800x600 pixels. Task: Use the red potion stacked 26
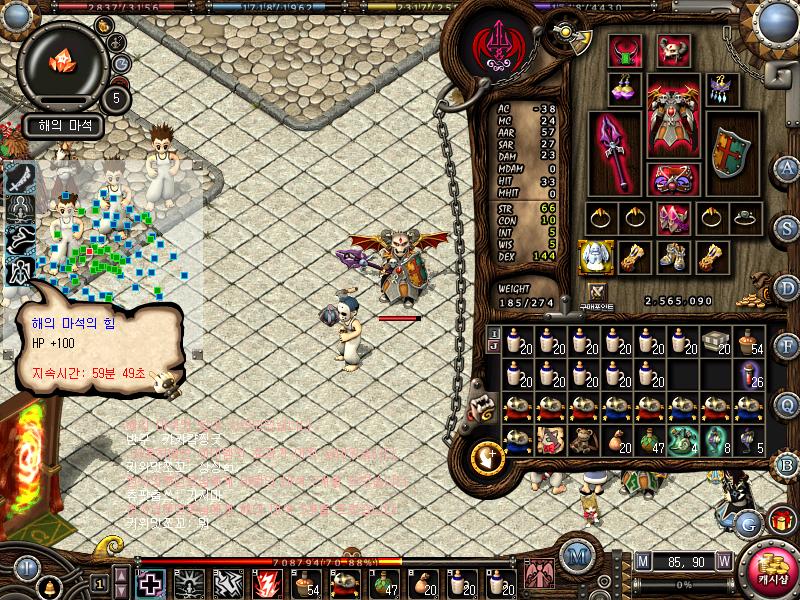tap(750, 375)
